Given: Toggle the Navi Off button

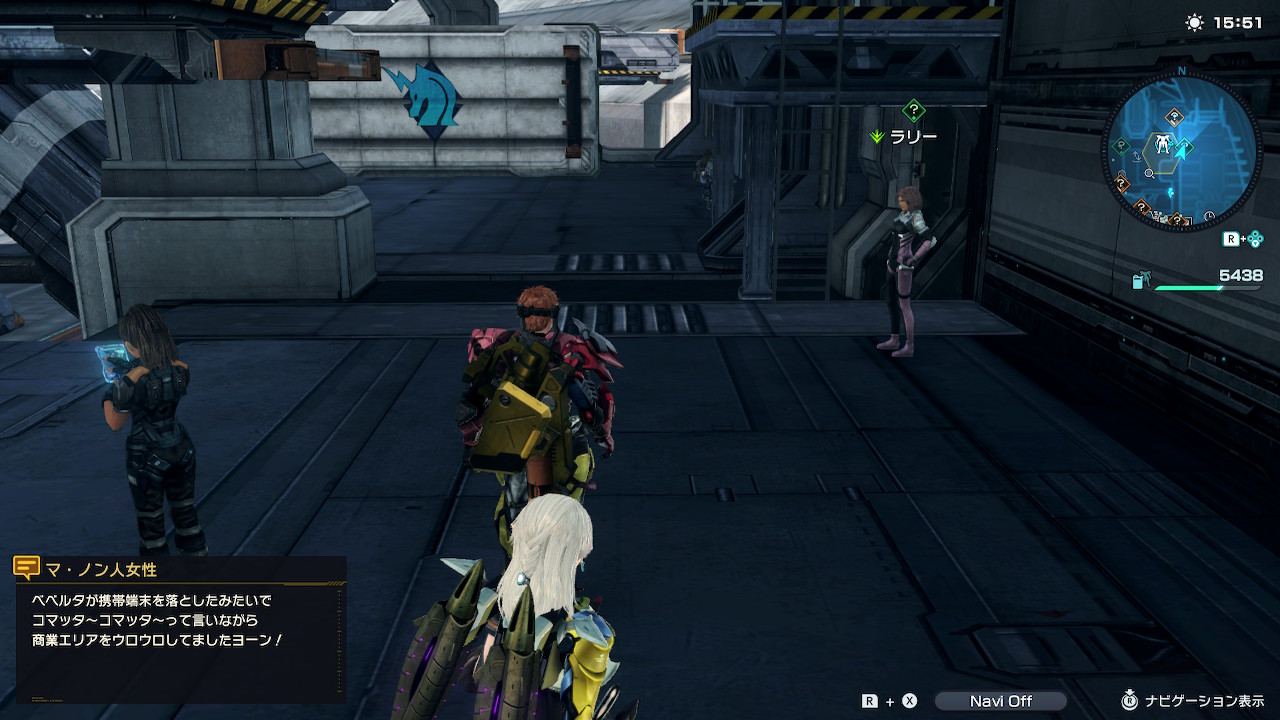Looking at the screenshot, I should [x=1000, y=701].
